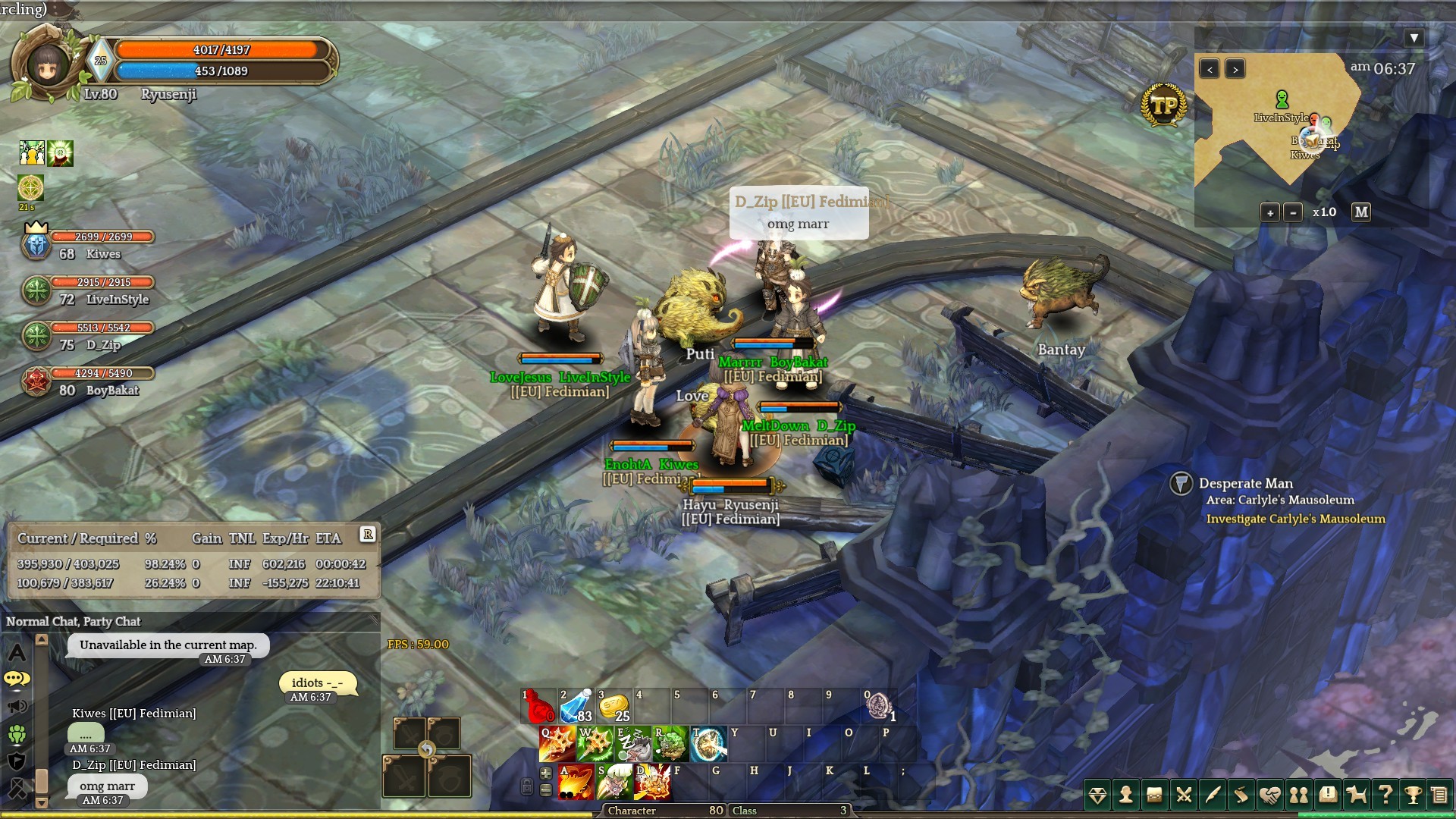Use the gold stamina pill in slot 3
1456x819 pixels.
tap(614, 706)
